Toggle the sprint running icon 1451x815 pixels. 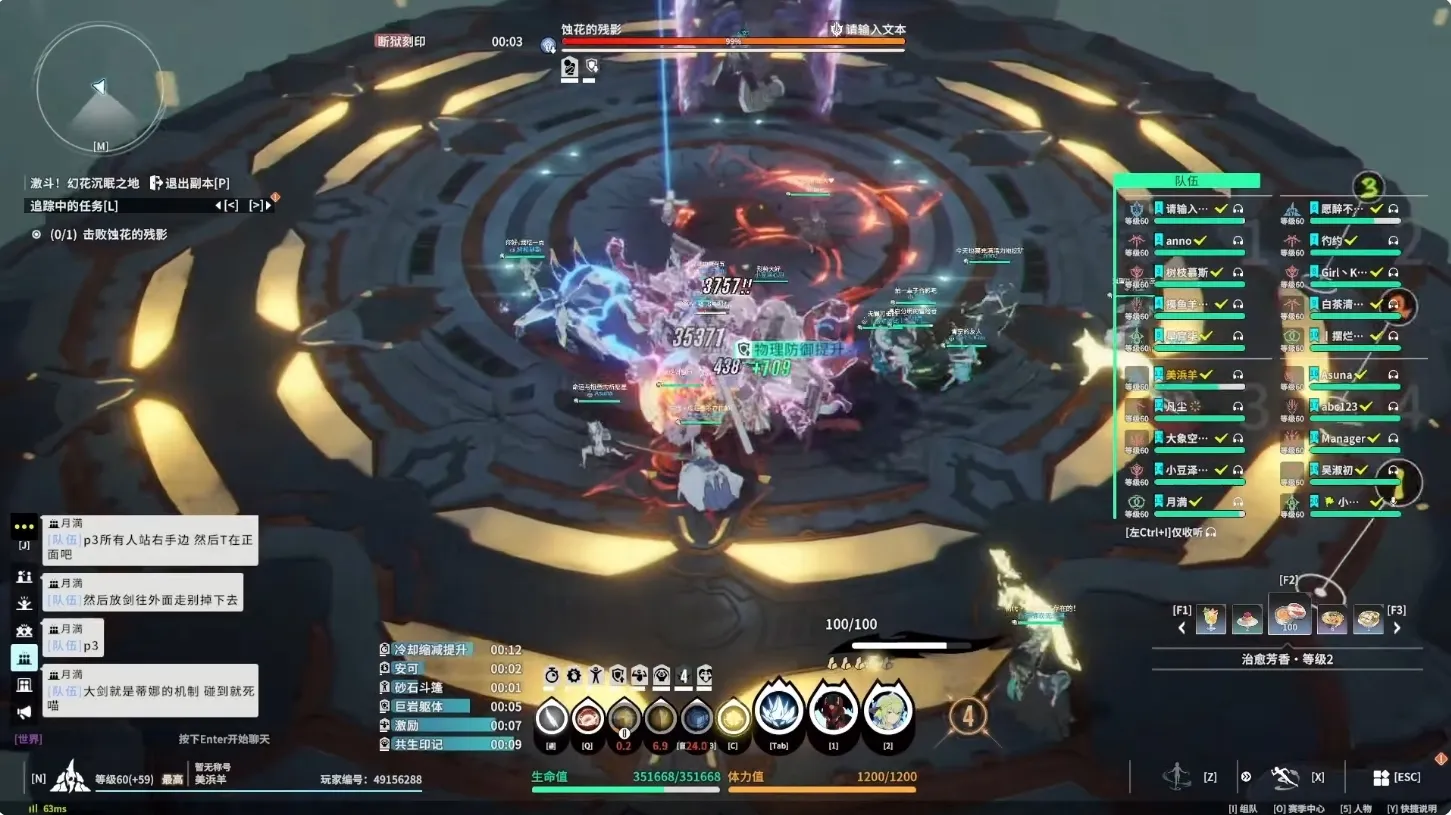(x=1284, y=777)
